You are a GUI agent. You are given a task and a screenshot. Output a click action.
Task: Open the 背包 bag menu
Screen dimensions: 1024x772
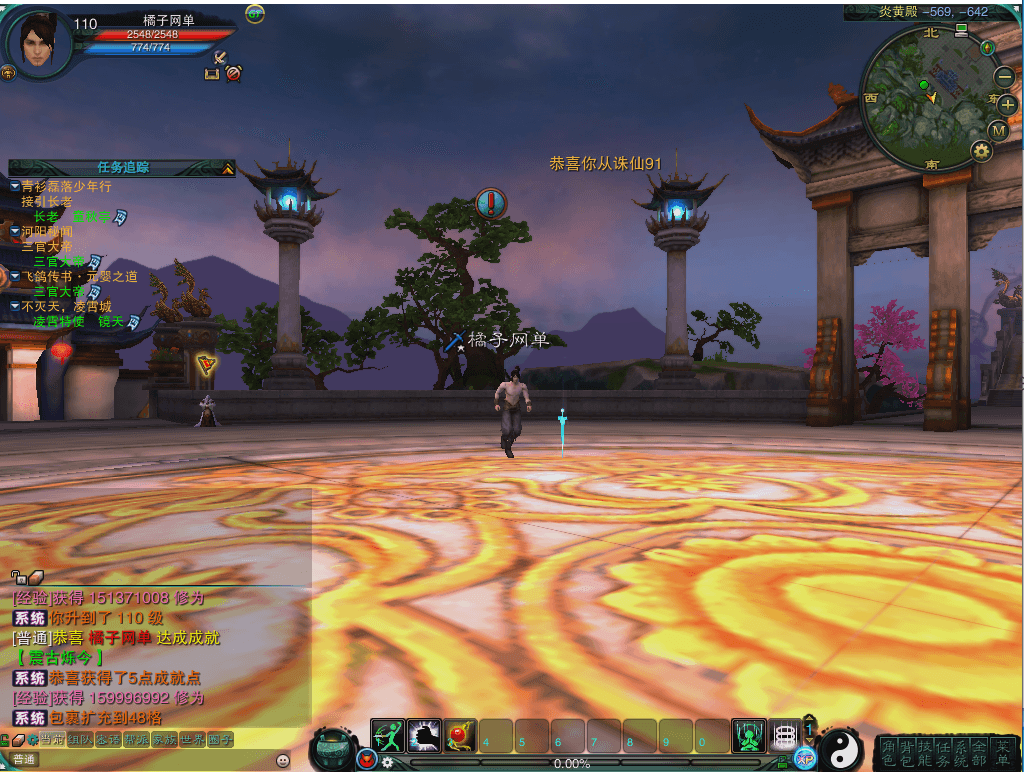pos(906,752)
